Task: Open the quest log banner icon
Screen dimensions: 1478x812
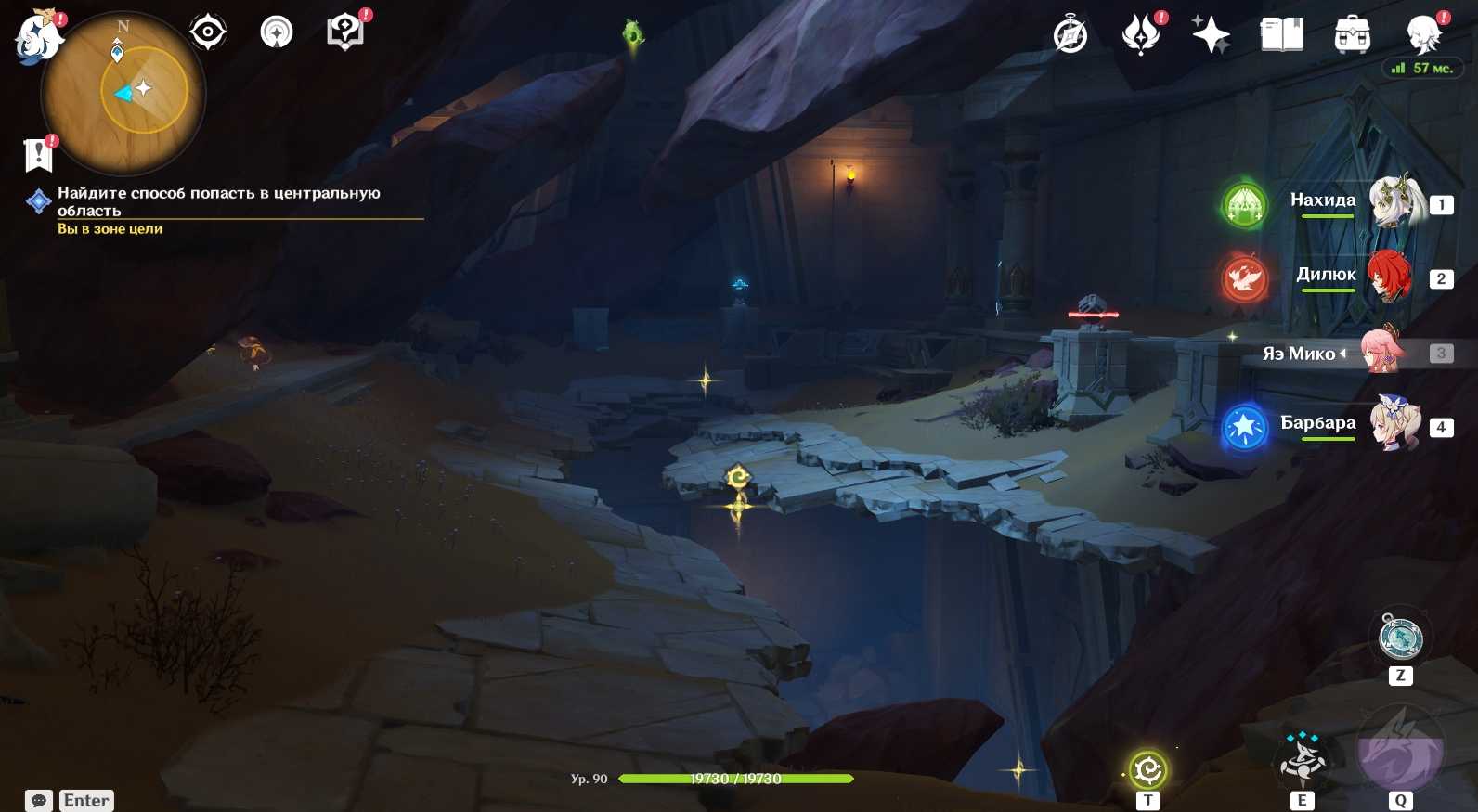Action: click(x=38, y=155)
